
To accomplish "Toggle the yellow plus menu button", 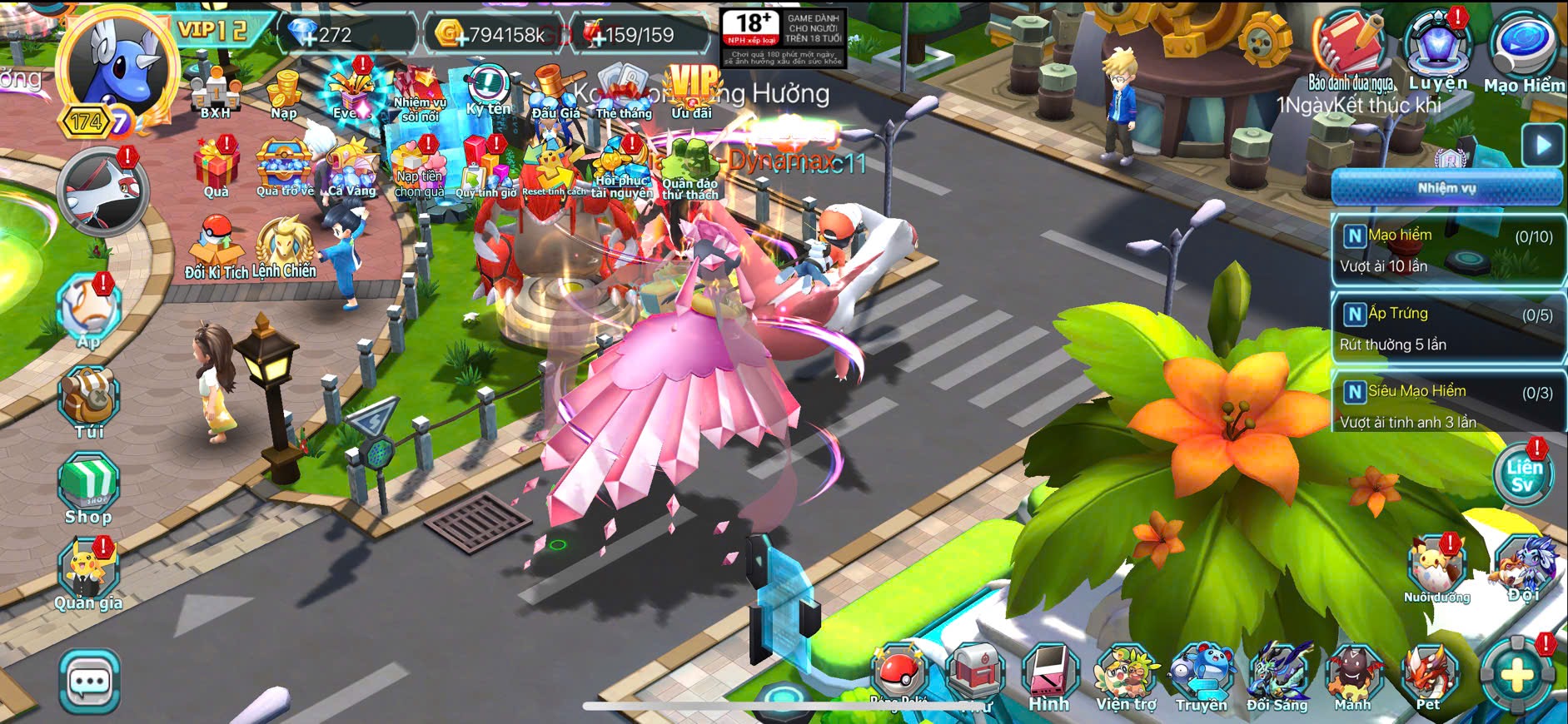I will 1517,676.
